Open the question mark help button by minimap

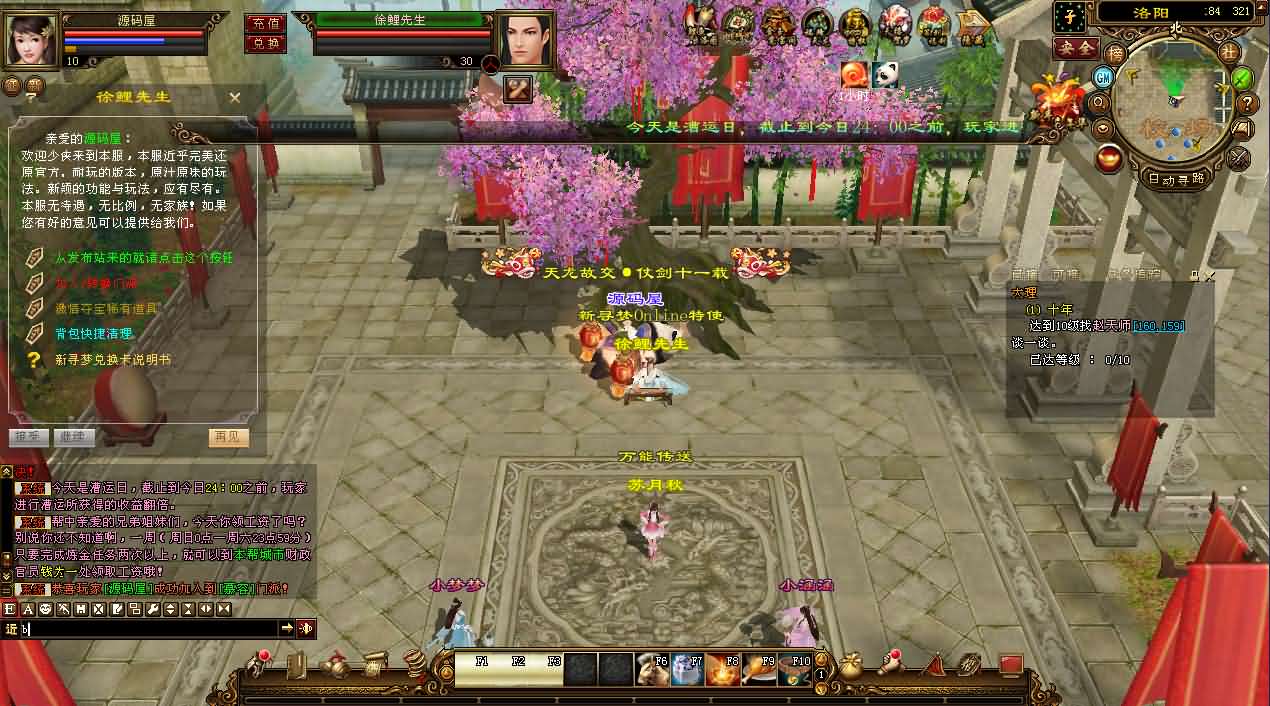pos(1248,103)
